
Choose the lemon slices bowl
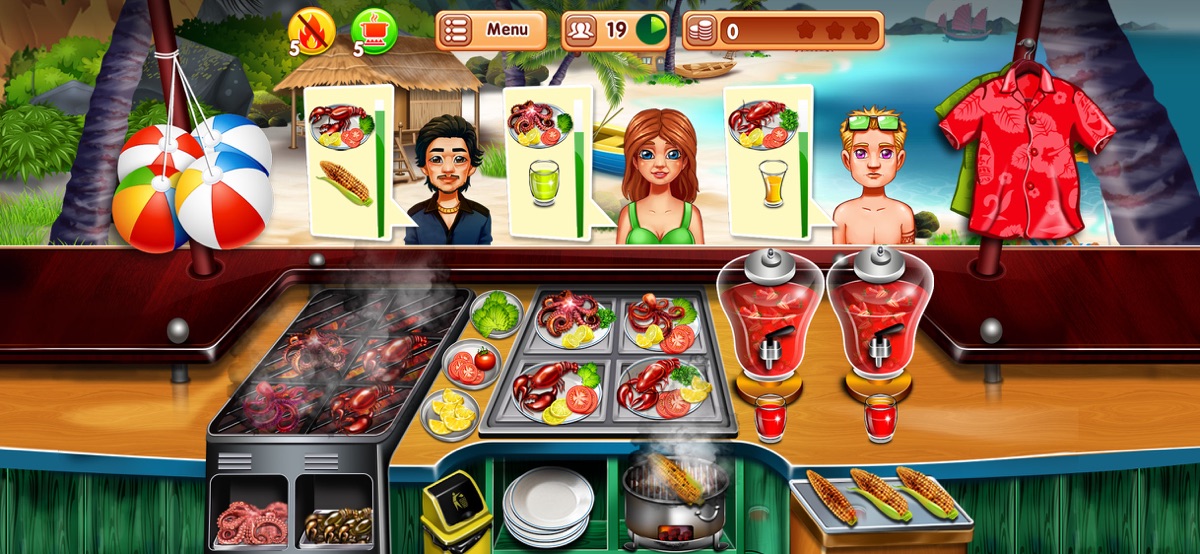pos(449,412)
